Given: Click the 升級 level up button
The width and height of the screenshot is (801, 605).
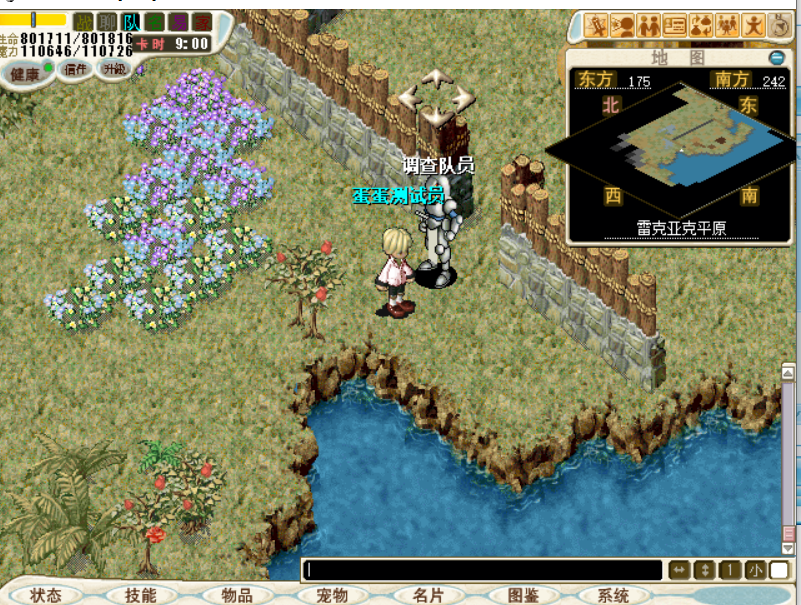Looking at the screenshot, I should pyautogui.click(x=113, y=69).
